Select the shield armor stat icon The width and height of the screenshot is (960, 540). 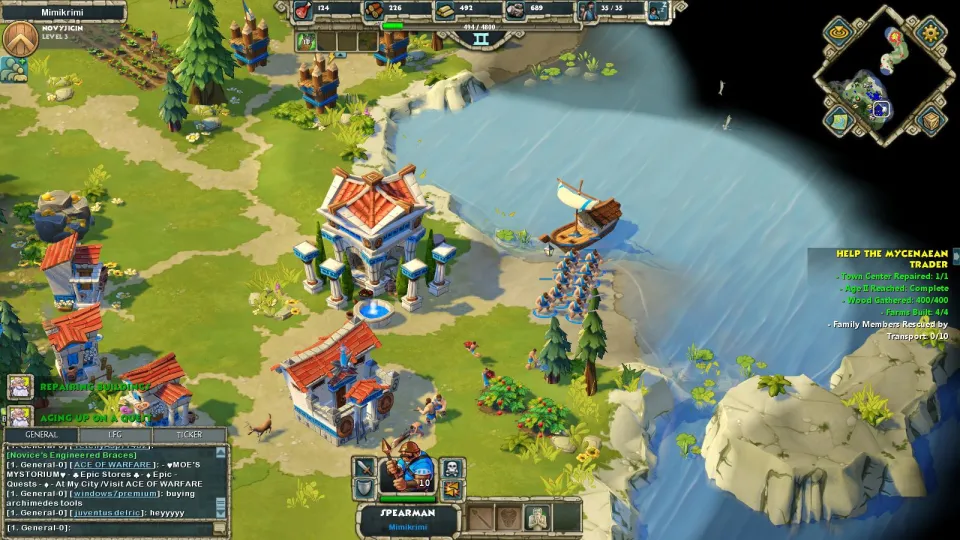coord(364,490)
